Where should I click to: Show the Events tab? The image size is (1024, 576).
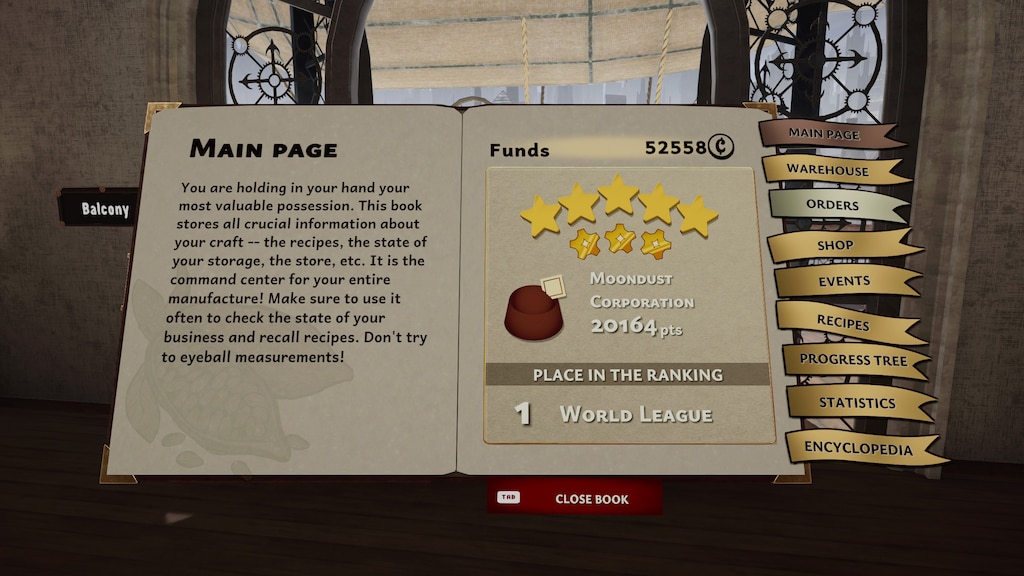[x=843, y=282]
